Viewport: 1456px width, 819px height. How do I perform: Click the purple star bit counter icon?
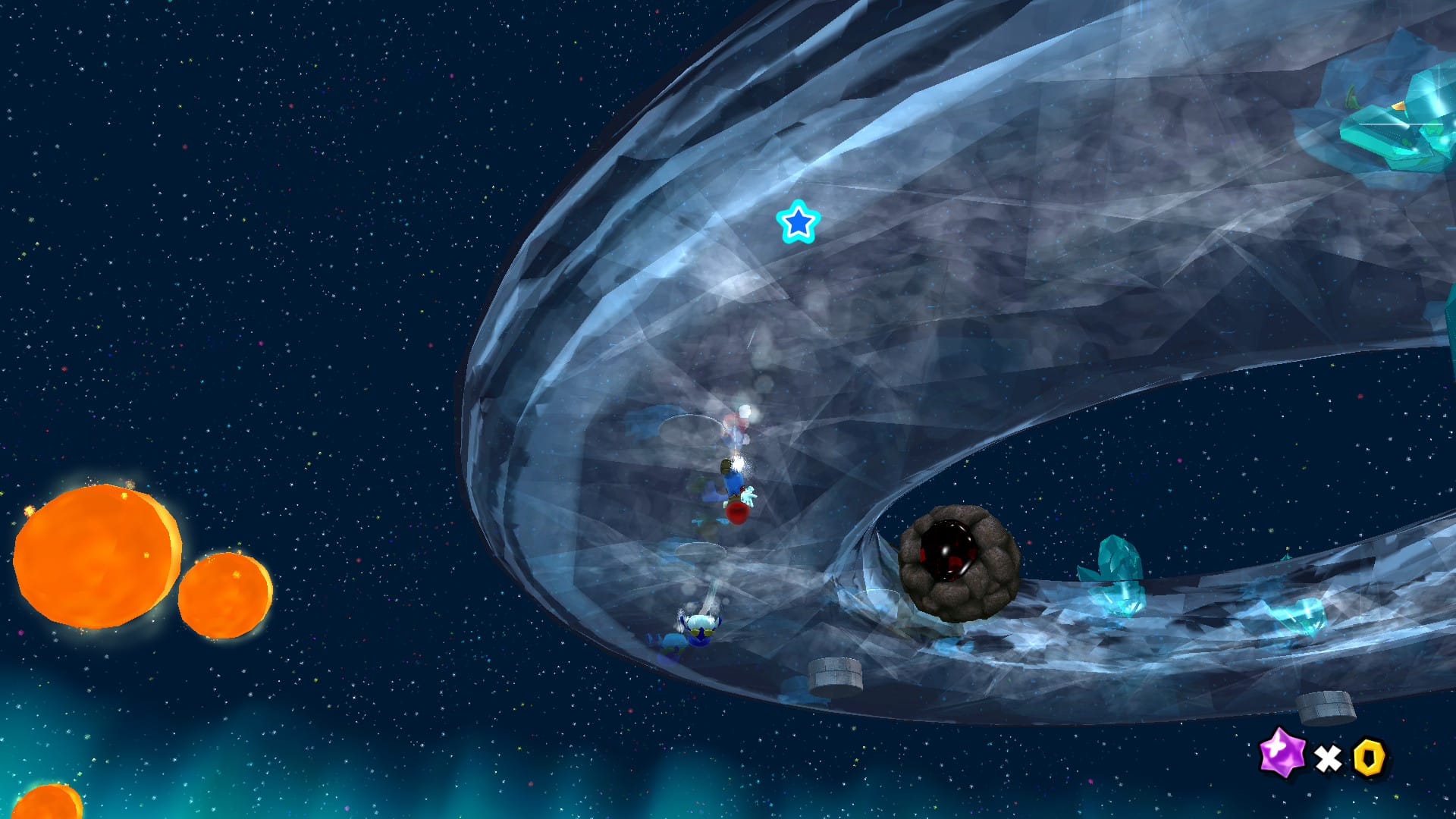tap(1282, 754)
